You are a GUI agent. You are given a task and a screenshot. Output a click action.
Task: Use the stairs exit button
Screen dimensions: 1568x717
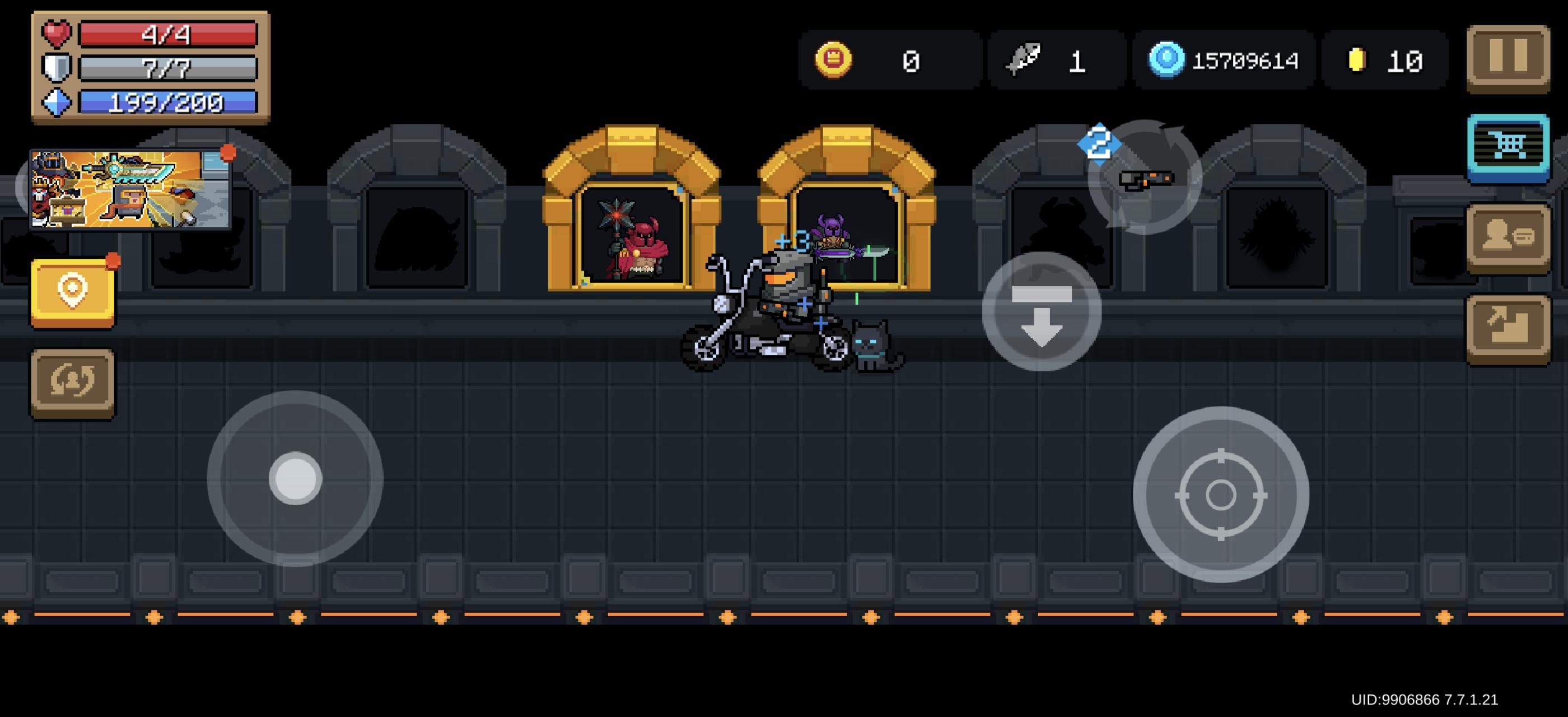tap(1508, 323)
